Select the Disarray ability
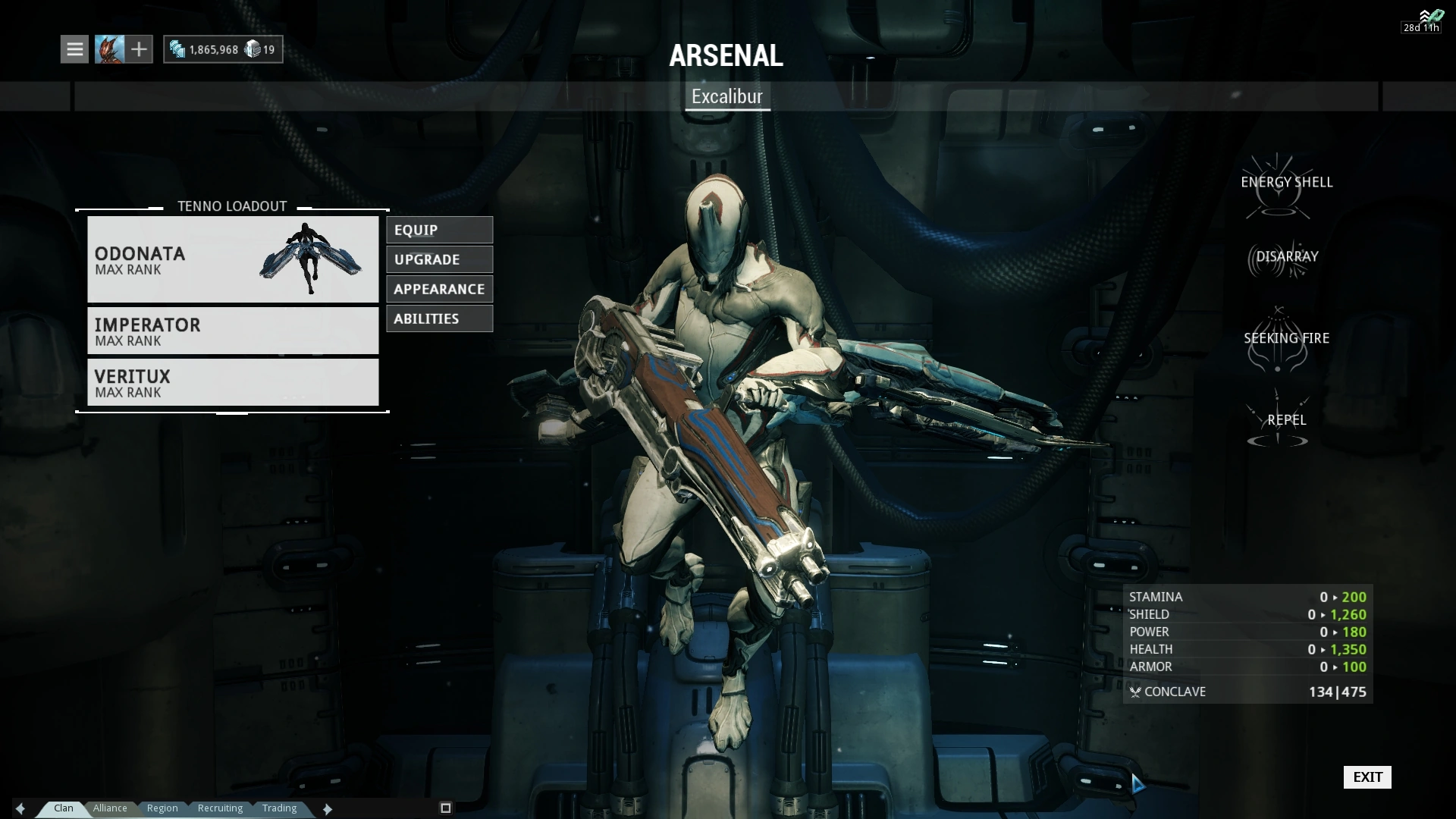The height and width of the screenshot is (819, 1456). [1286, 257]
